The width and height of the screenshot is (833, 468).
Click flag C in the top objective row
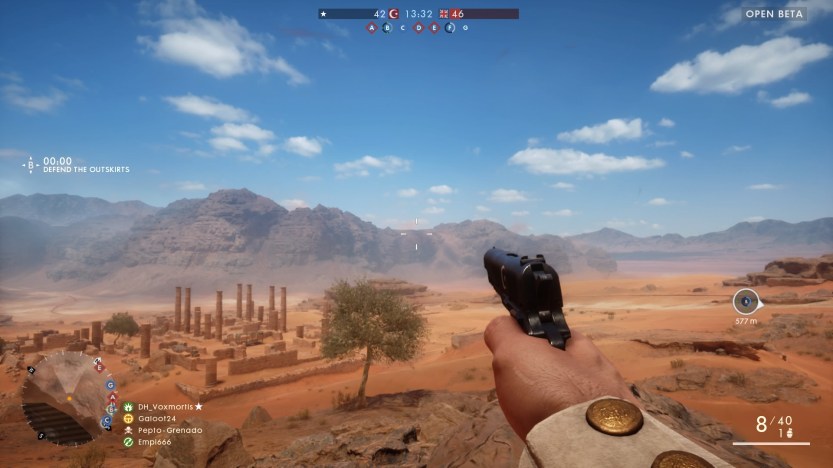coord(403,28)
